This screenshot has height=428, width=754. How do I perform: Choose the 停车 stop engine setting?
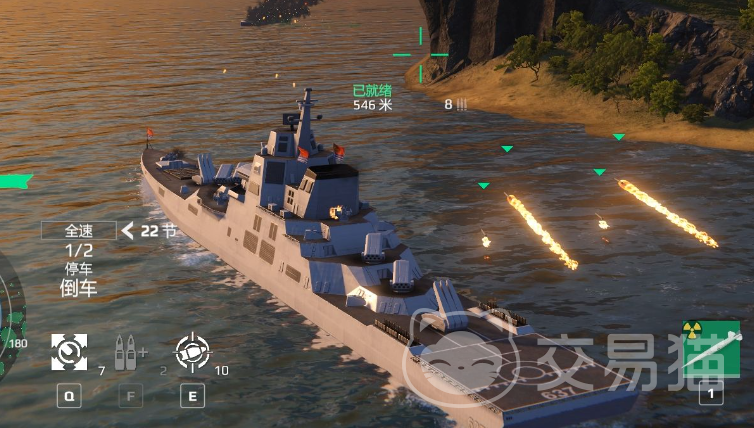(79, 269)
